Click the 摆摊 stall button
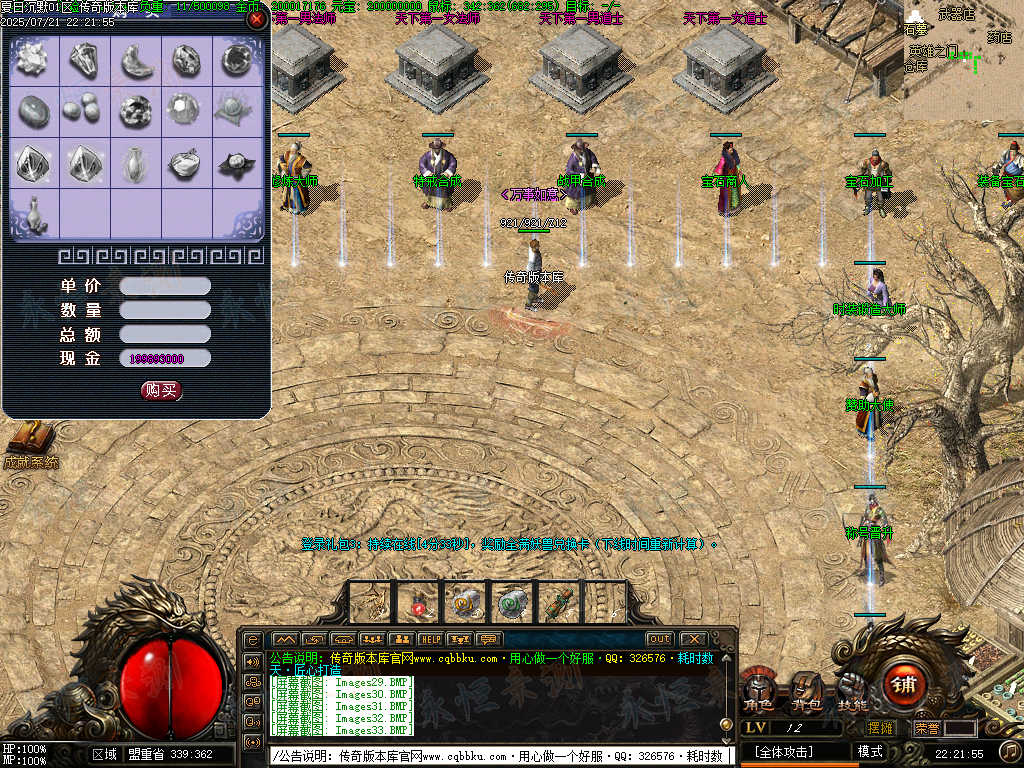The height and width of the screenshot is (768, 1024). coord(880,728)
